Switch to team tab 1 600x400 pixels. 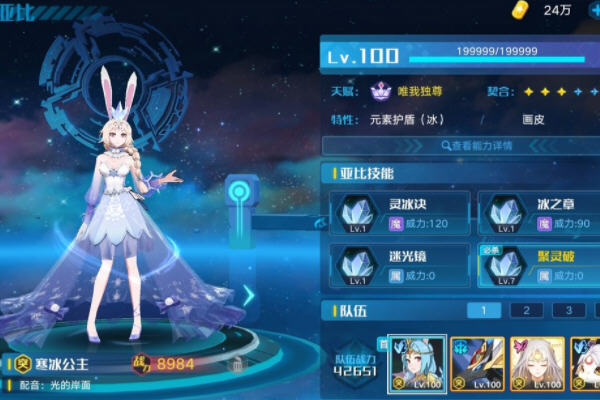pyautogui.click(x=484, y=311)
